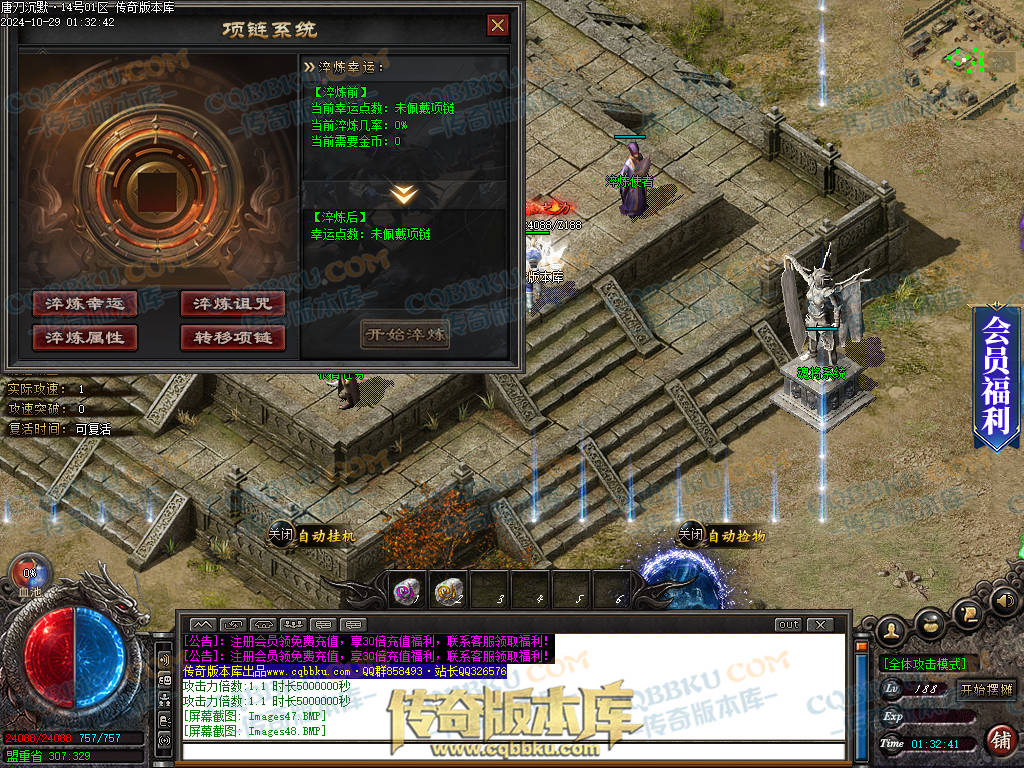The height and width of the screenshot is (768, 1024).
Task: Select the 淬炼幸运 option
Action: coord(85,303)
